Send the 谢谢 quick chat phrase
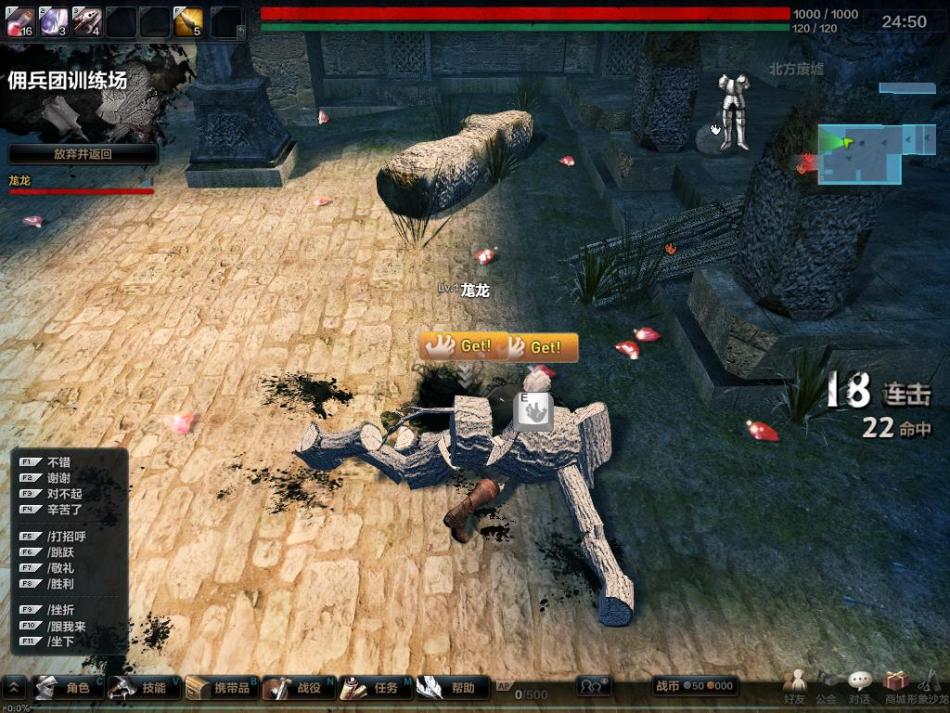950x713 pixels. click(x=59, y=478)
